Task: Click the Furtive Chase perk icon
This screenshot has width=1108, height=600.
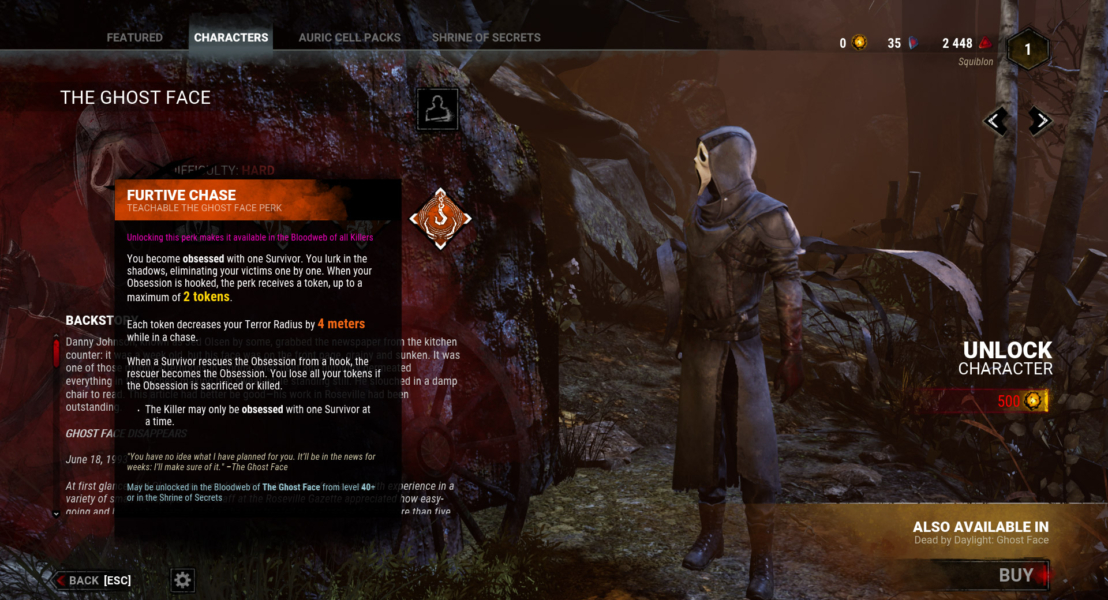Action: click(440, 218)
